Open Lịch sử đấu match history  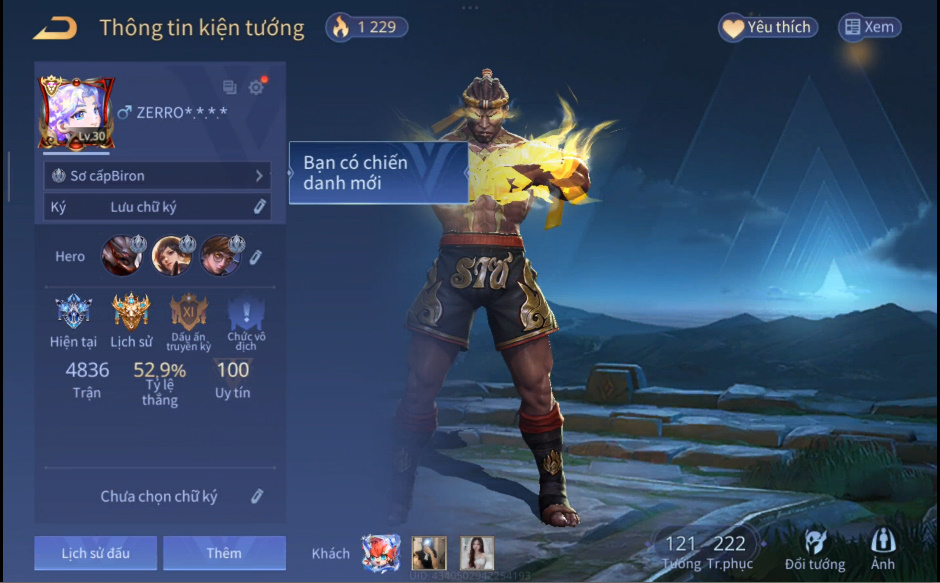click(x=95, y=553)
